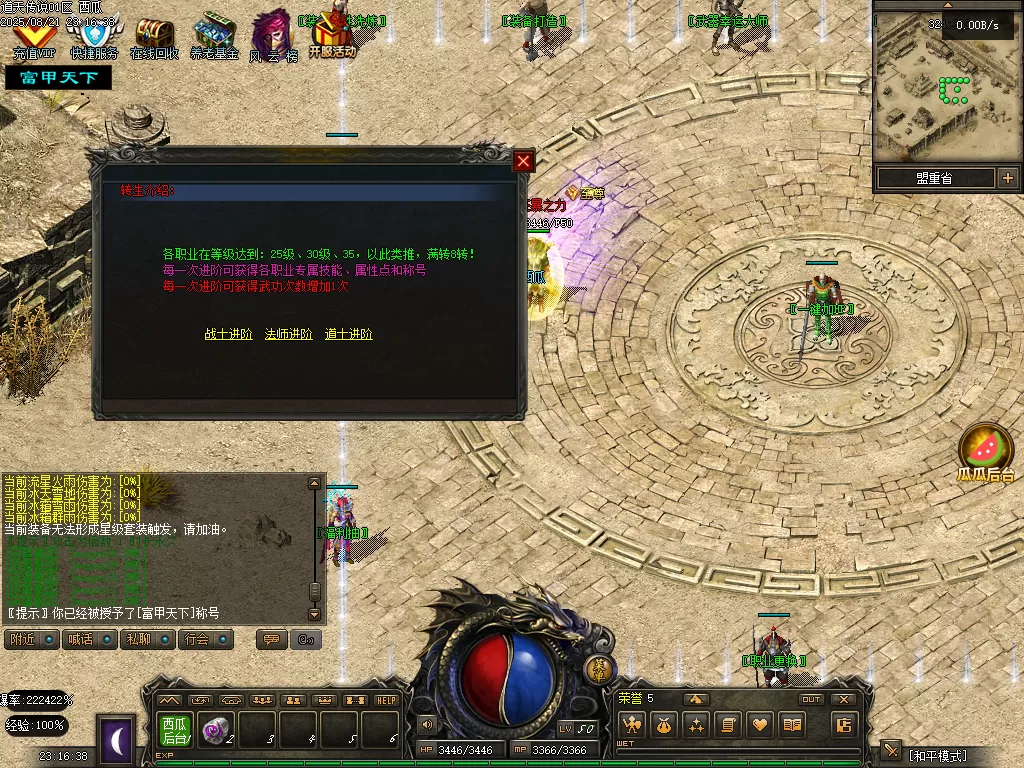The height and width of the screenshot is (768, 1024).
Task: Show the 风云榜 ranking board
Action: coord(272,38)
